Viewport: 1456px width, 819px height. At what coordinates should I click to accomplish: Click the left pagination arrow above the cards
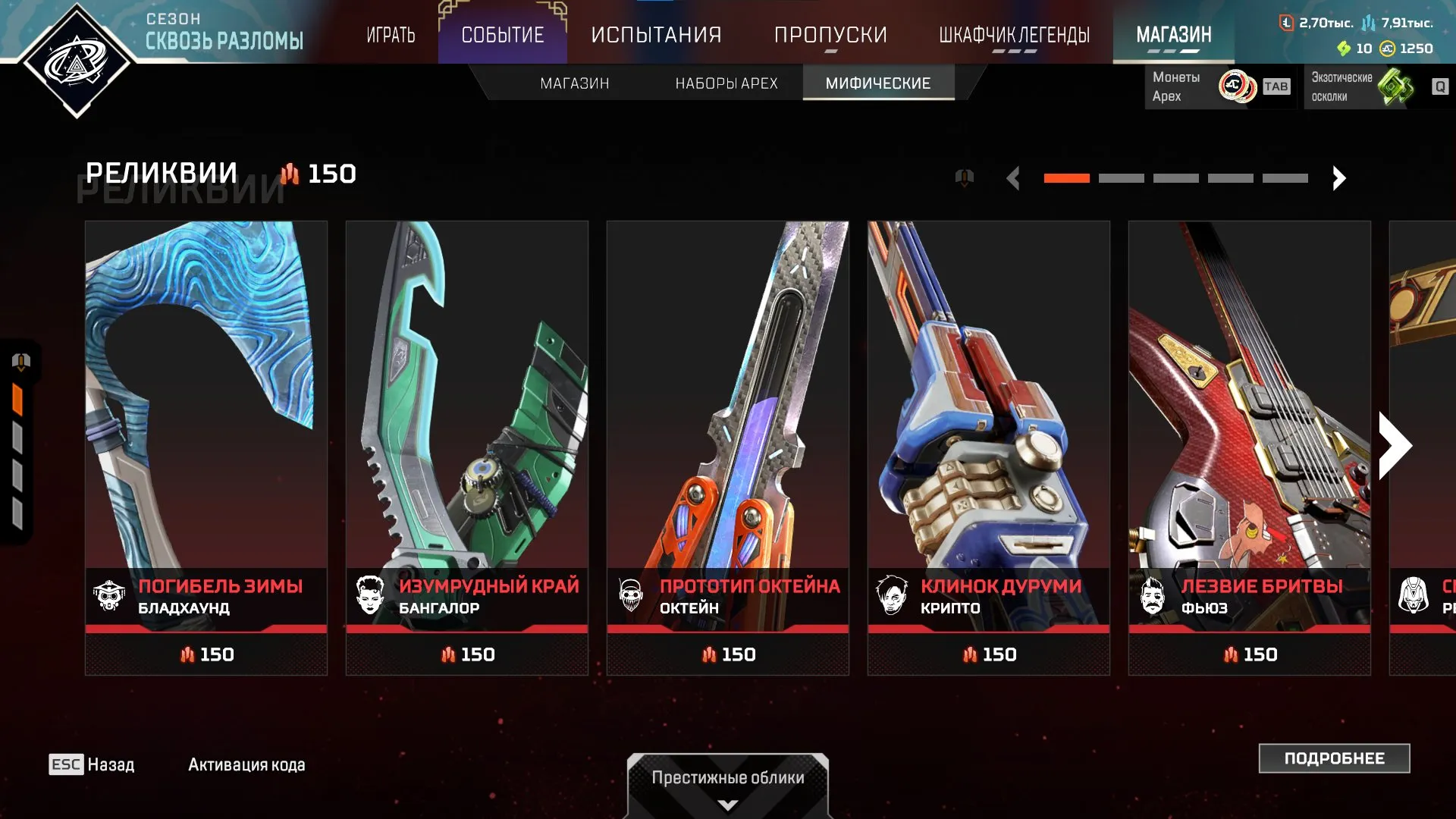click(1014, 177)
